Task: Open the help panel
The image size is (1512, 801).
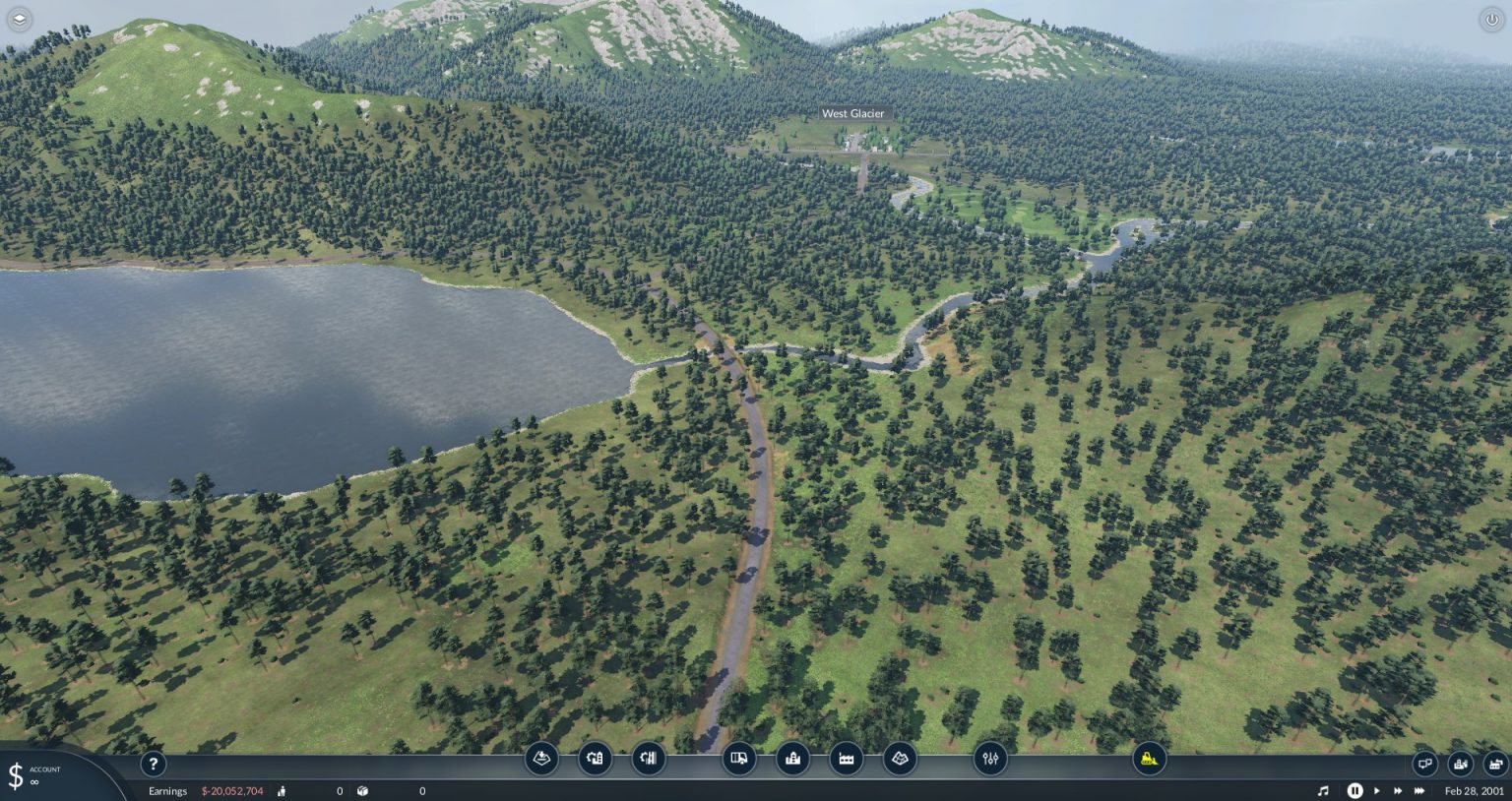Action: (x=153, y=764)
